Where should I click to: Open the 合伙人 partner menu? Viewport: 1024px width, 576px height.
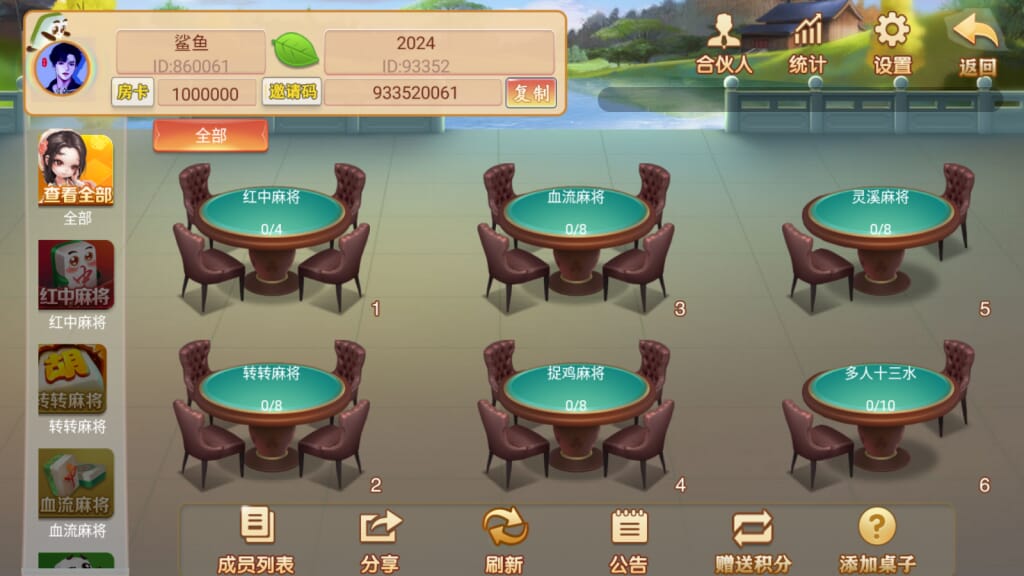point(723,45)
